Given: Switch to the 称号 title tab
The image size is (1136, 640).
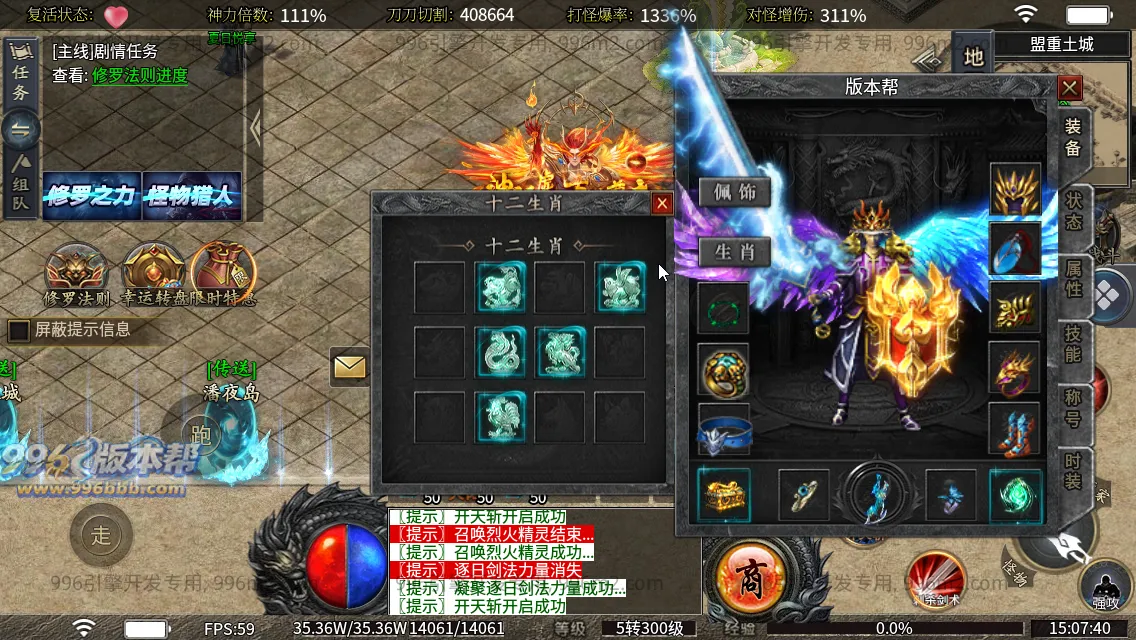Looking at the screenshot, I should tap(1073, 408).
